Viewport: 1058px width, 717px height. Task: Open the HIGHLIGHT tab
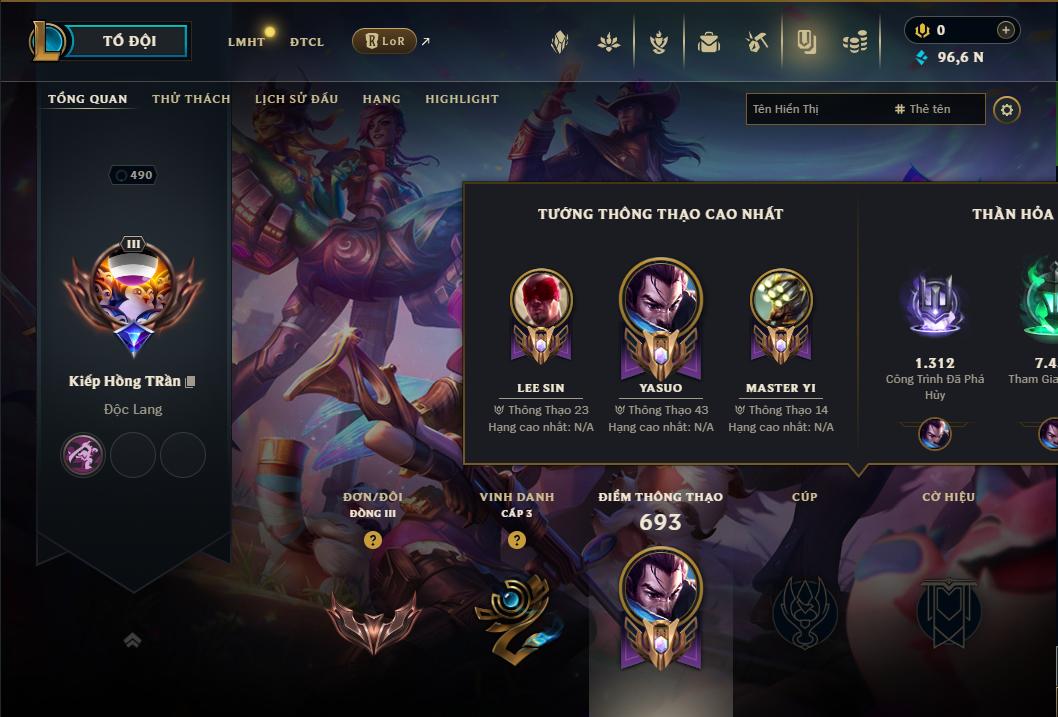[461, 99]
